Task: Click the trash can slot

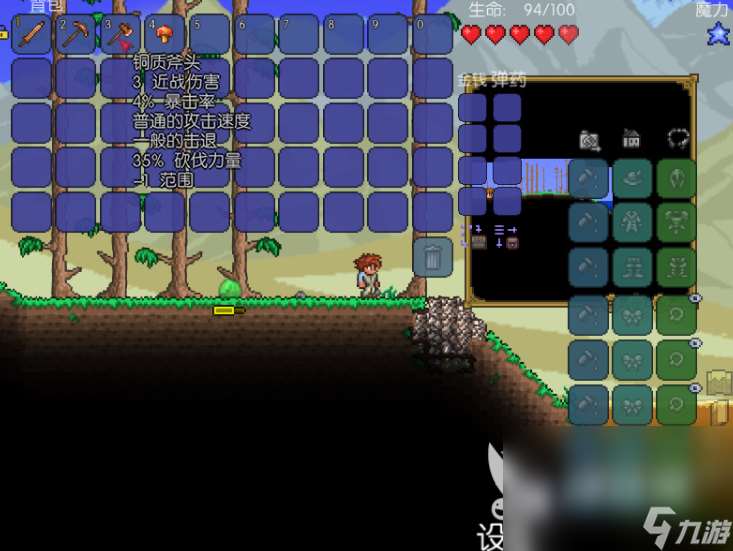Action: [x=433, y=257]
